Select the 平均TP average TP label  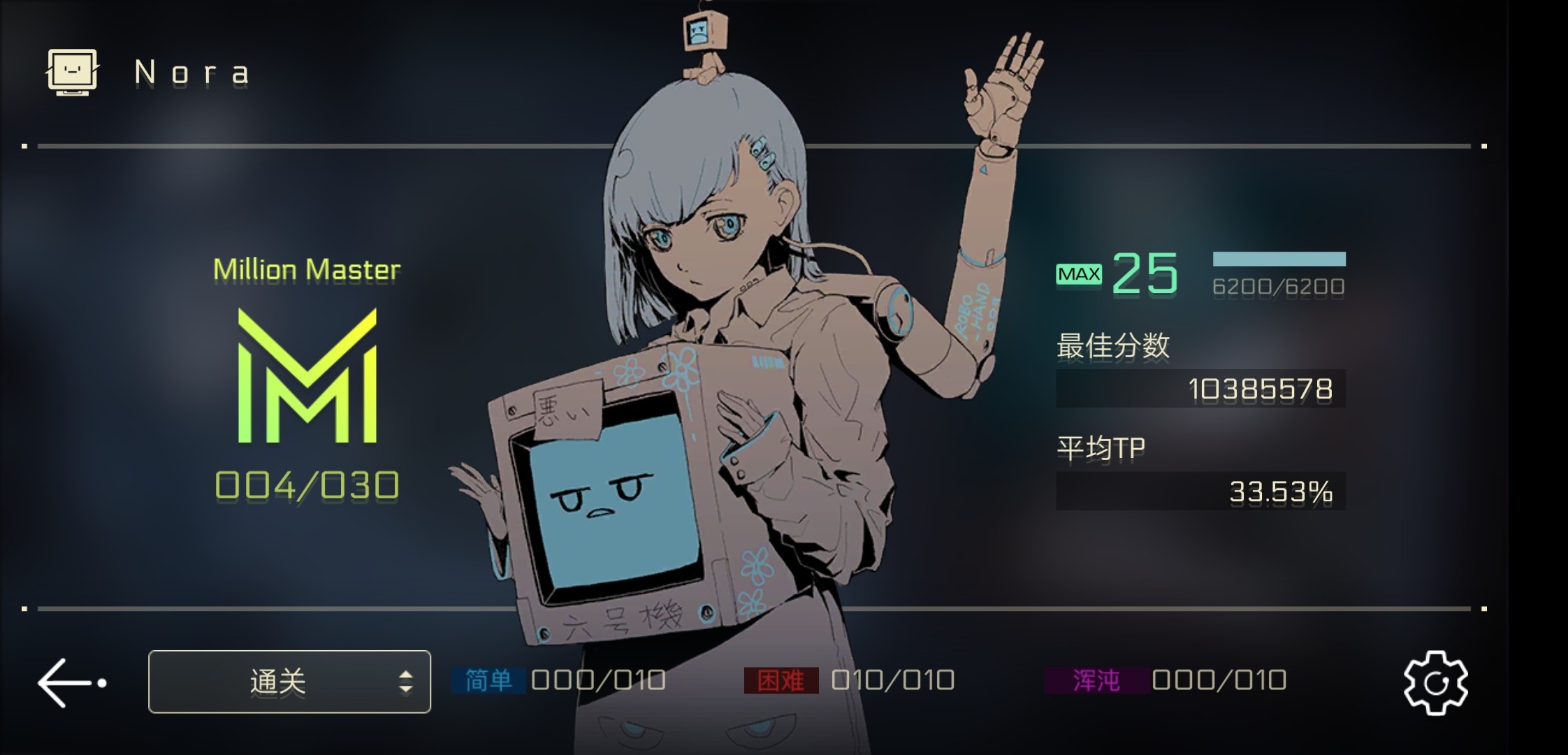click(1101, 446)
